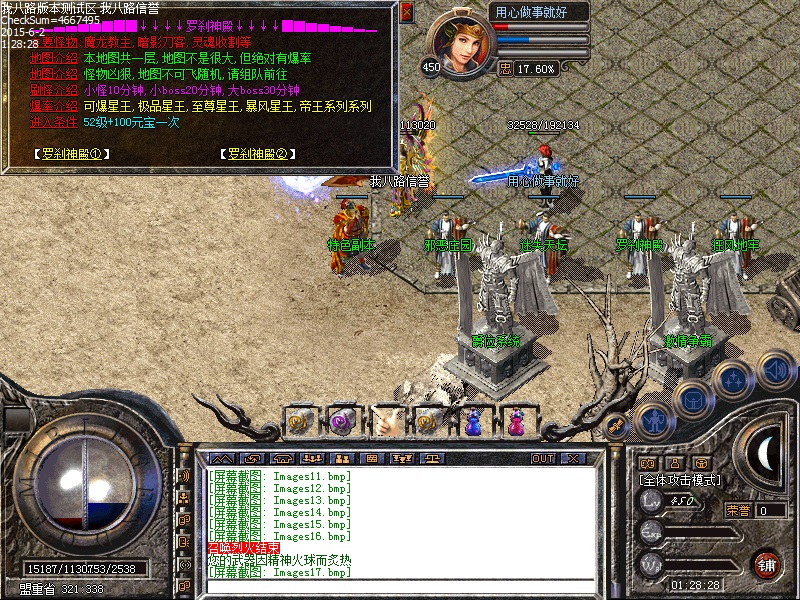Select the purple scroll belt slot
Viewport: 800px width, 600px height.
pos(344,421)
